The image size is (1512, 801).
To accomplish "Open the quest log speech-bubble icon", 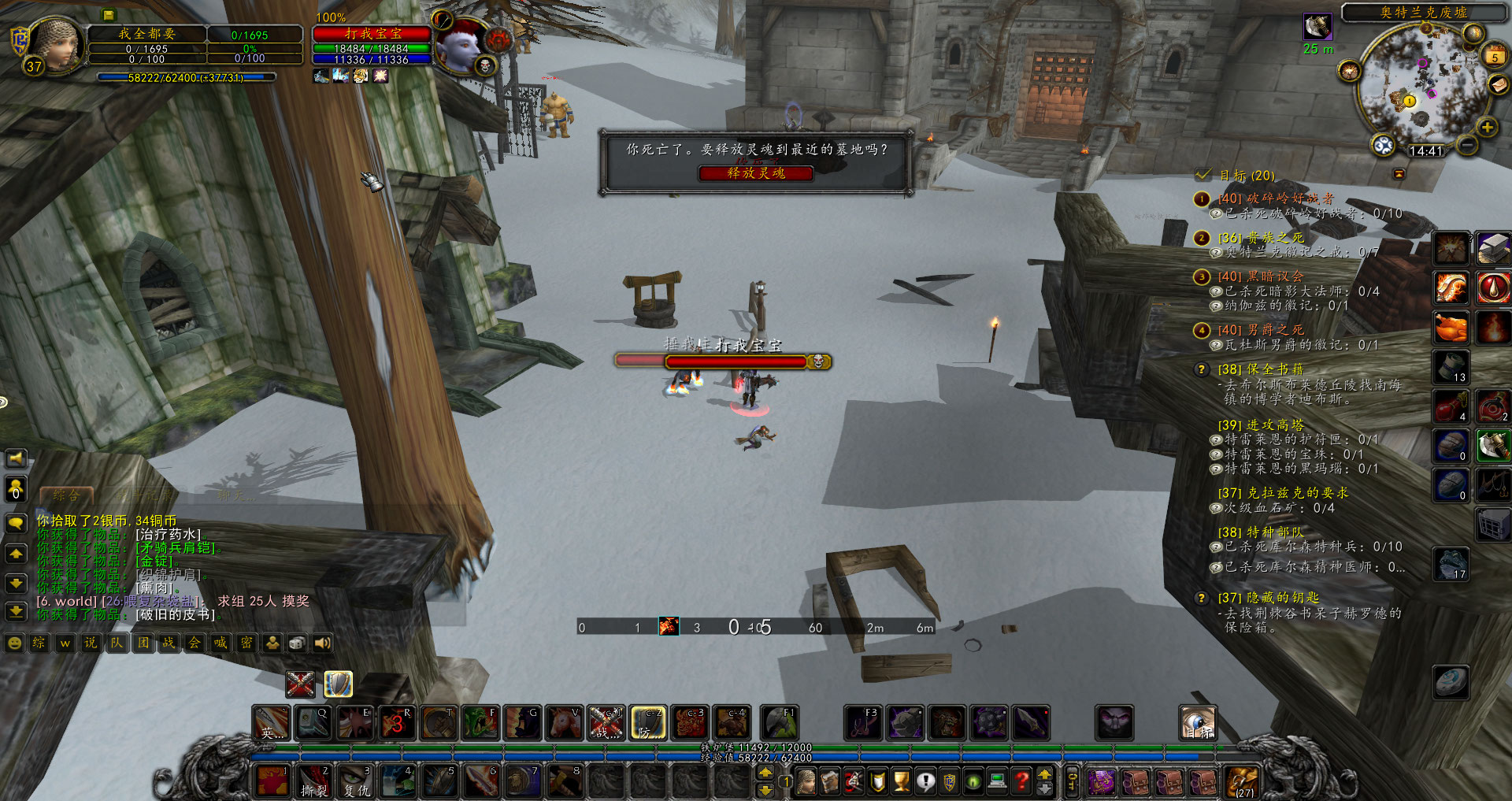I will tap(925, 782).
